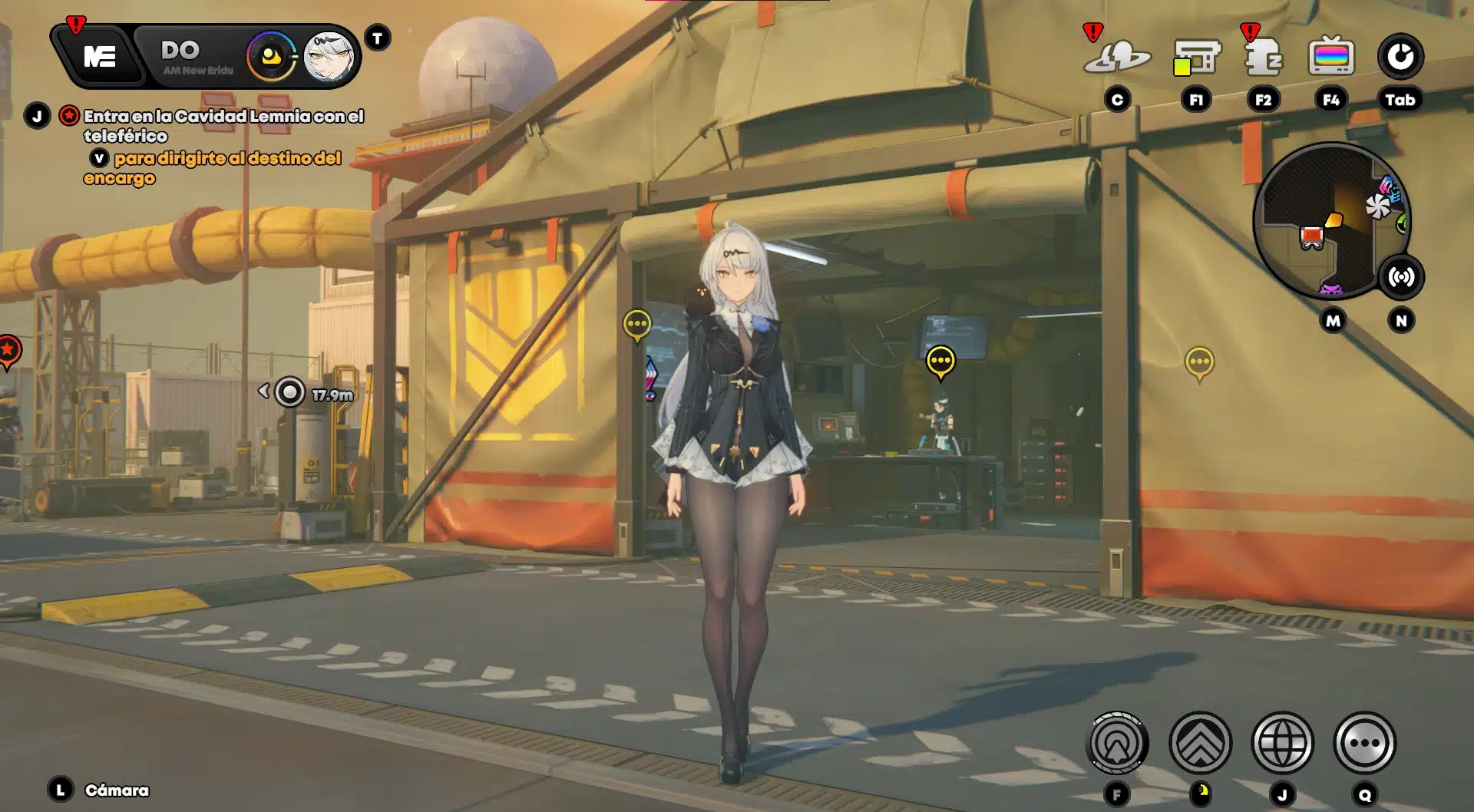Click the signal broadcast icon beside the minimap

(1401, 277)
